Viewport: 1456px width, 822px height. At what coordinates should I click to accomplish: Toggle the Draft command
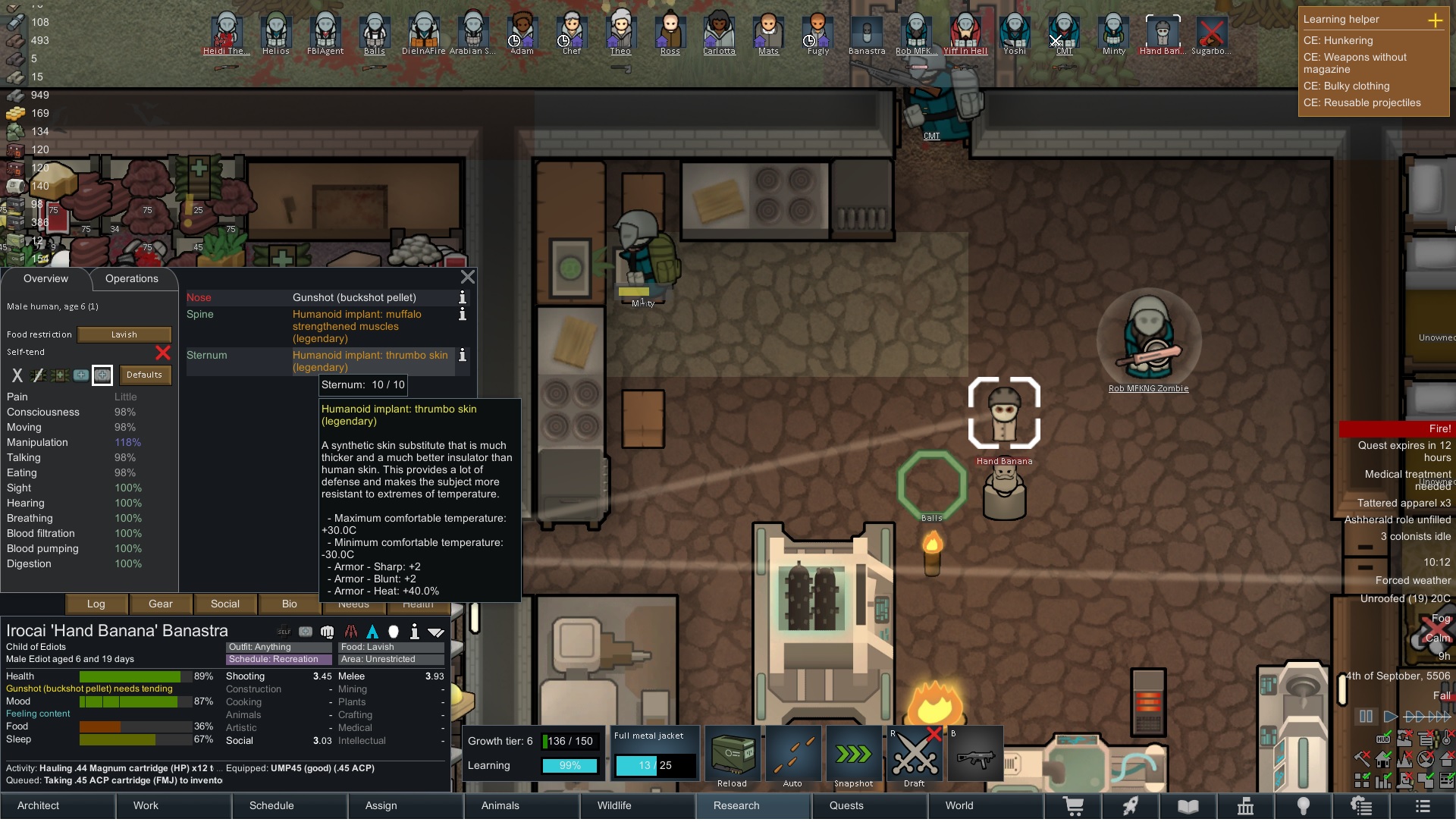pos(915,756)
